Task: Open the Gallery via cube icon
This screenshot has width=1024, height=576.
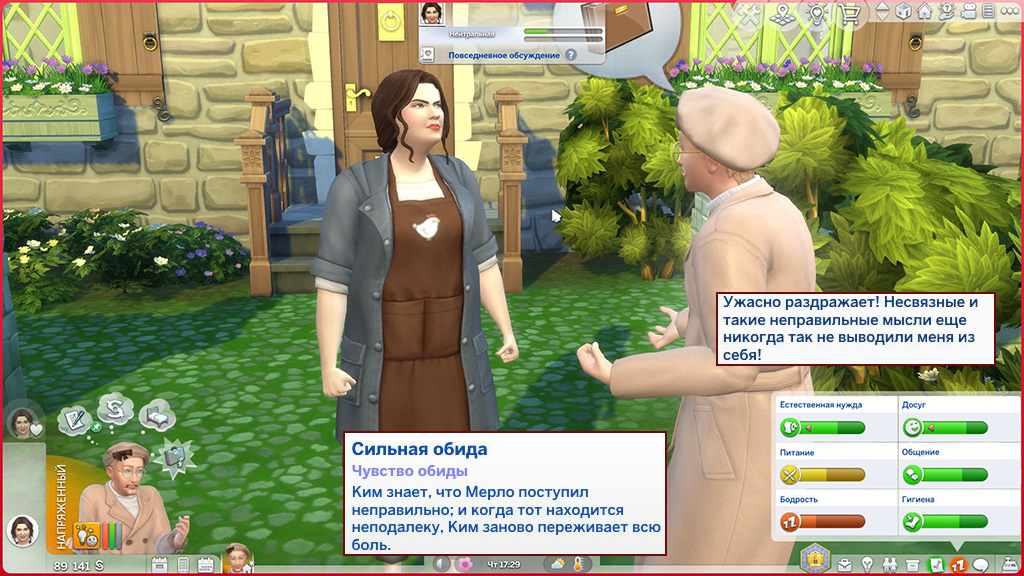Action: click(903, 12)
